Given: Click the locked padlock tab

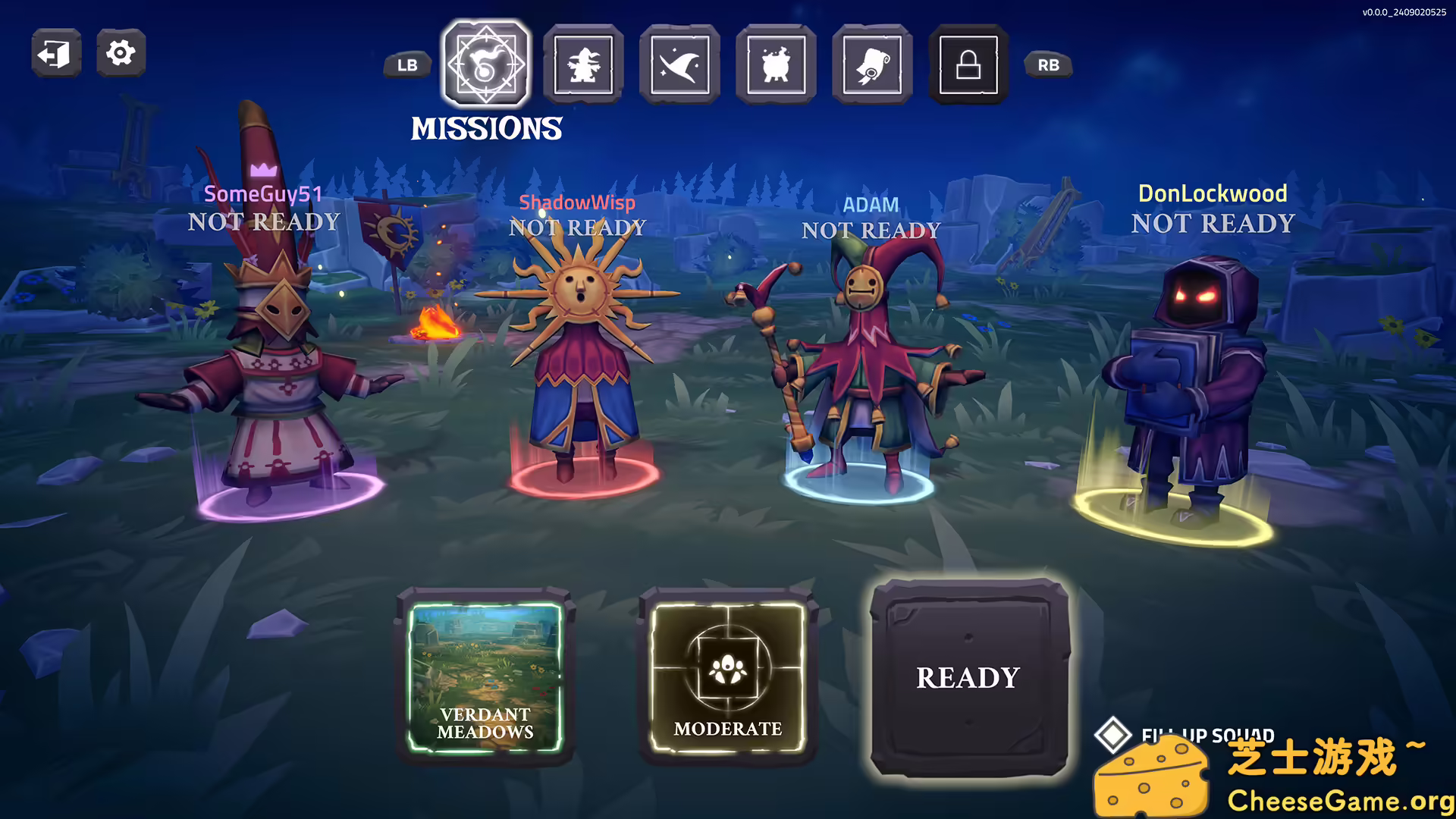Looking at the screenshot, I should click(x=966, y=64).
